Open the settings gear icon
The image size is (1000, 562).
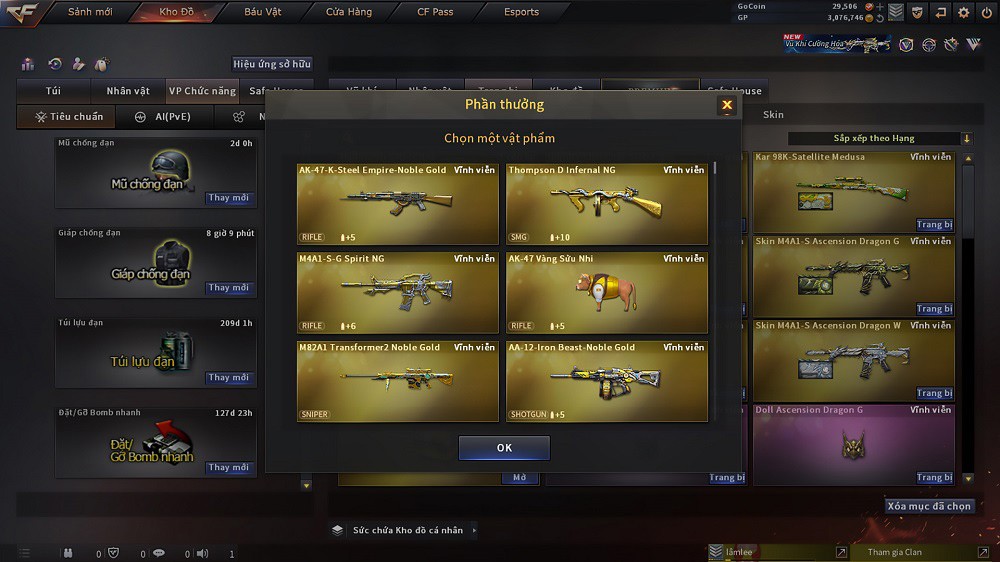coord(963,12)
